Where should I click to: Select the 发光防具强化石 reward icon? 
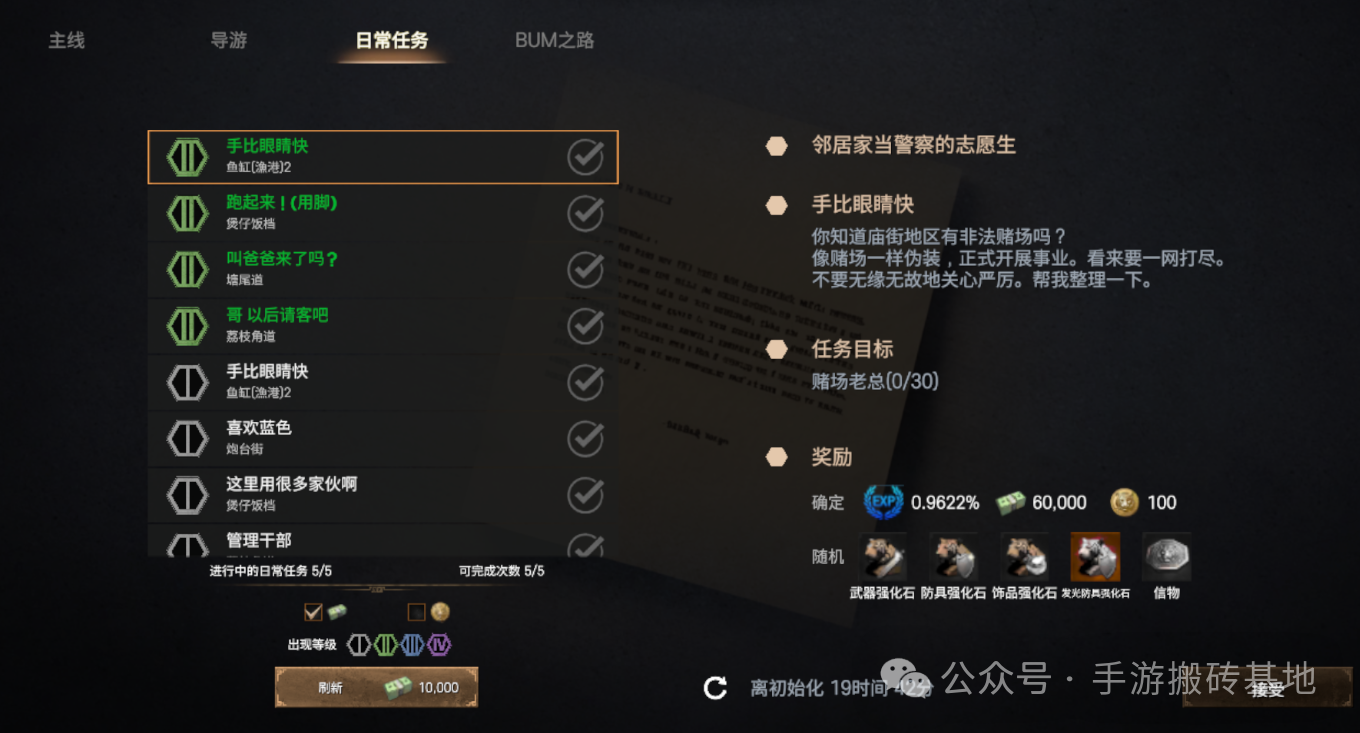tap(1094, 557)
